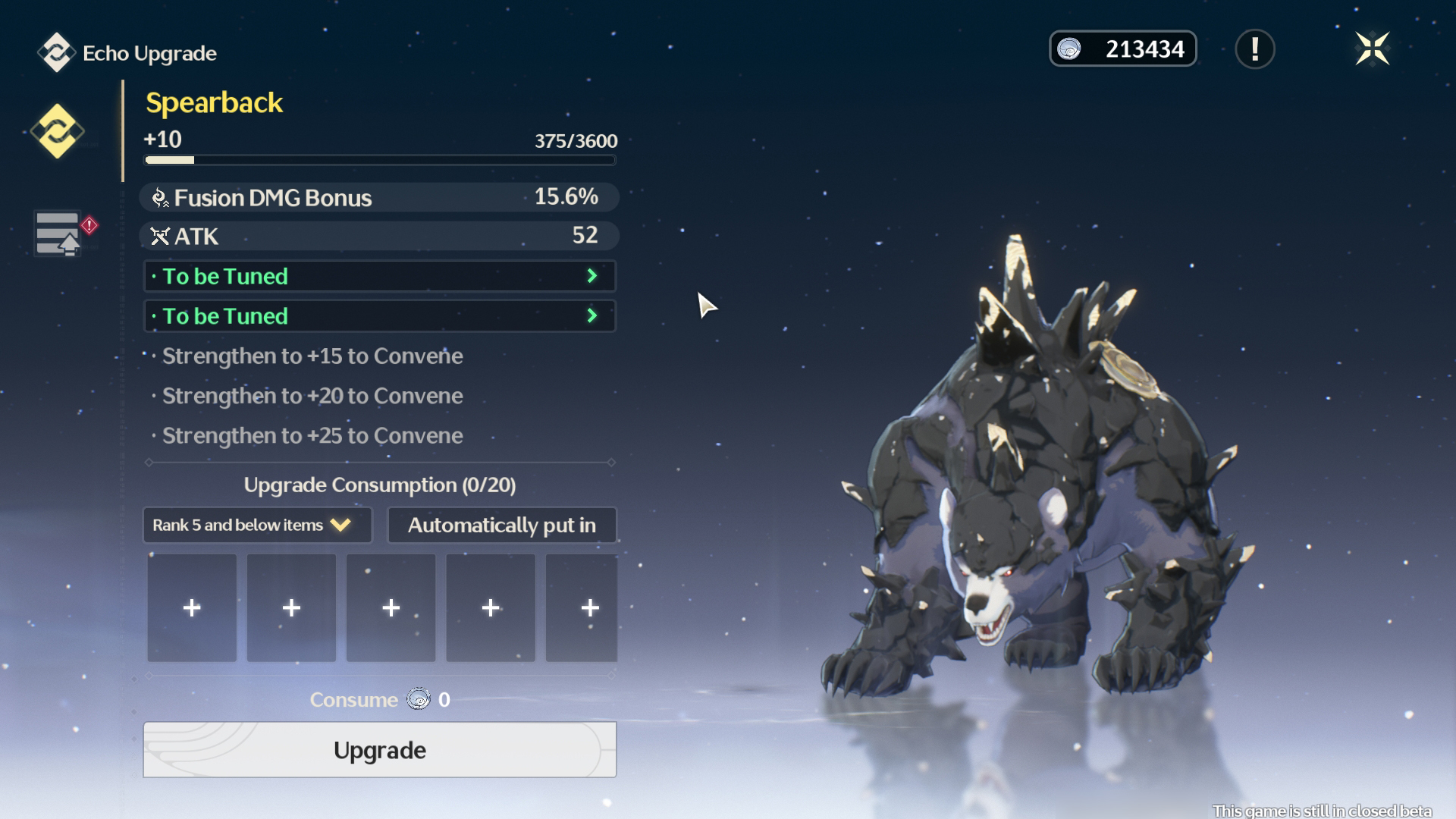1456x819 pixels.
Task: Click the Spearback name title
Action: pyautogui.click(x=214, y=103)
